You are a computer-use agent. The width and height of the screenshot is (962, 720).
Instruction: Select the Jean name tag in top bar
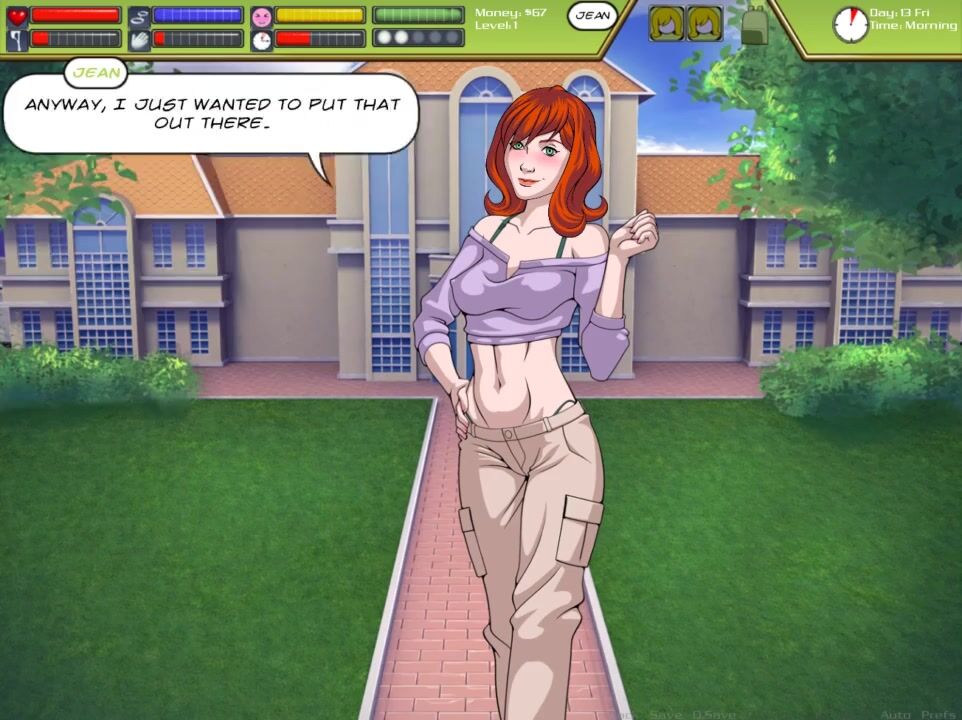point(592,16)
